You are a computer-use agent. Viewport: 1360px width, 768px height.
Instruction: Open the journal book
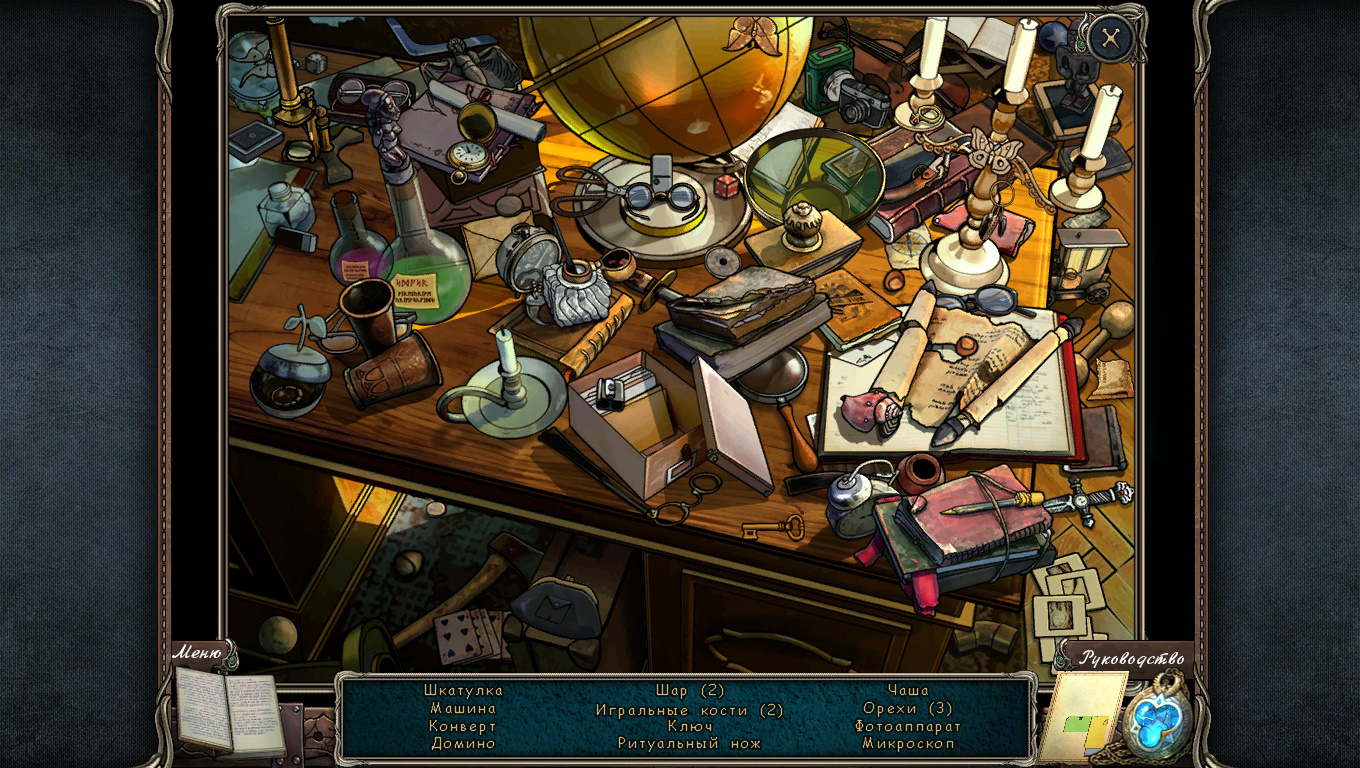pos(230,711)
